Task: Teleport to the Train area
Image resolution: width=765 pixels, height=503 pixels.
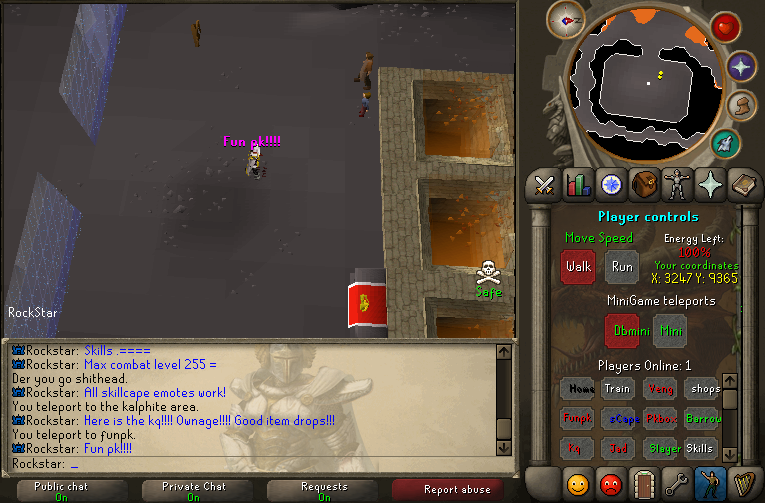Action: click(617, 389)
